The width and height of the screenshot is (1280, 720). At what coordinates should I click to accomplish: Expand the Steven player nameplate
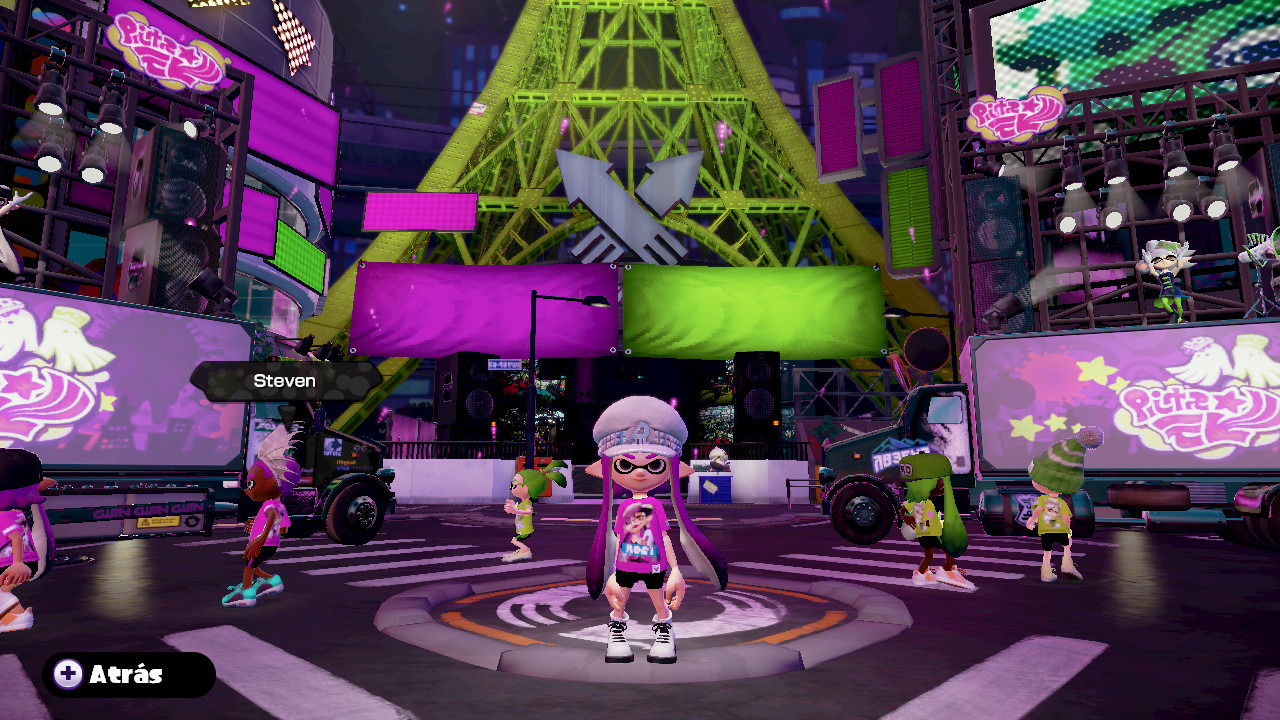[x=283, y=380]
